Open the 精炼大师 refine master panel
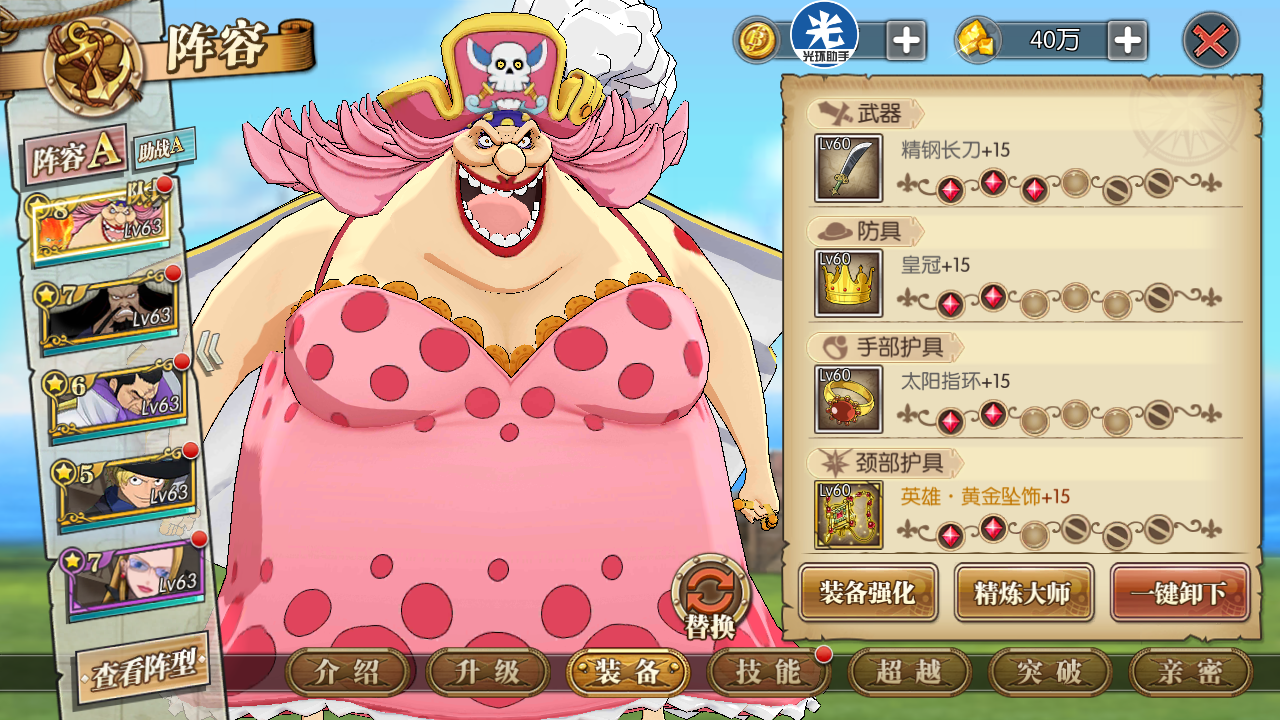The image size is (1280, 720). [x=1023, y=592]
